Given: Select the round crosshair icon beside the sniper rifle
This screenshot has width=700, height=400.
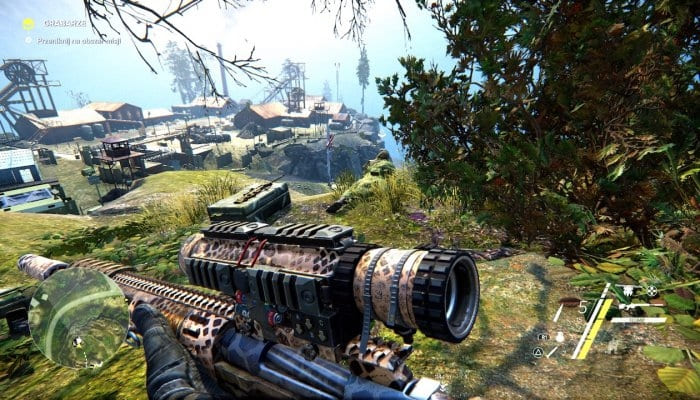Looking at the screenshot, I should 652,291.
